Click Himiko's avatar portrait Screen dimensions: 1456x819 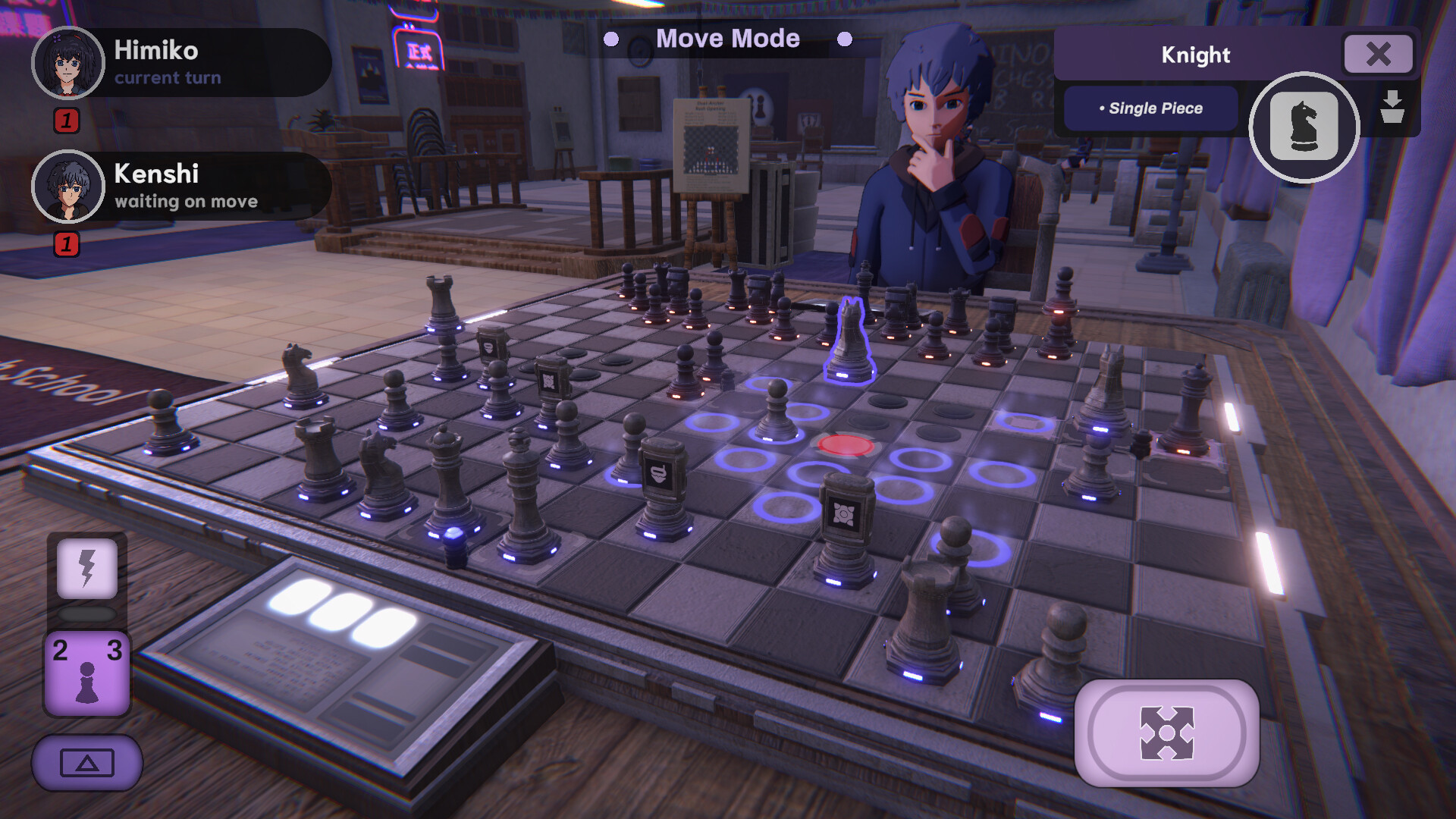pos(68,62)
